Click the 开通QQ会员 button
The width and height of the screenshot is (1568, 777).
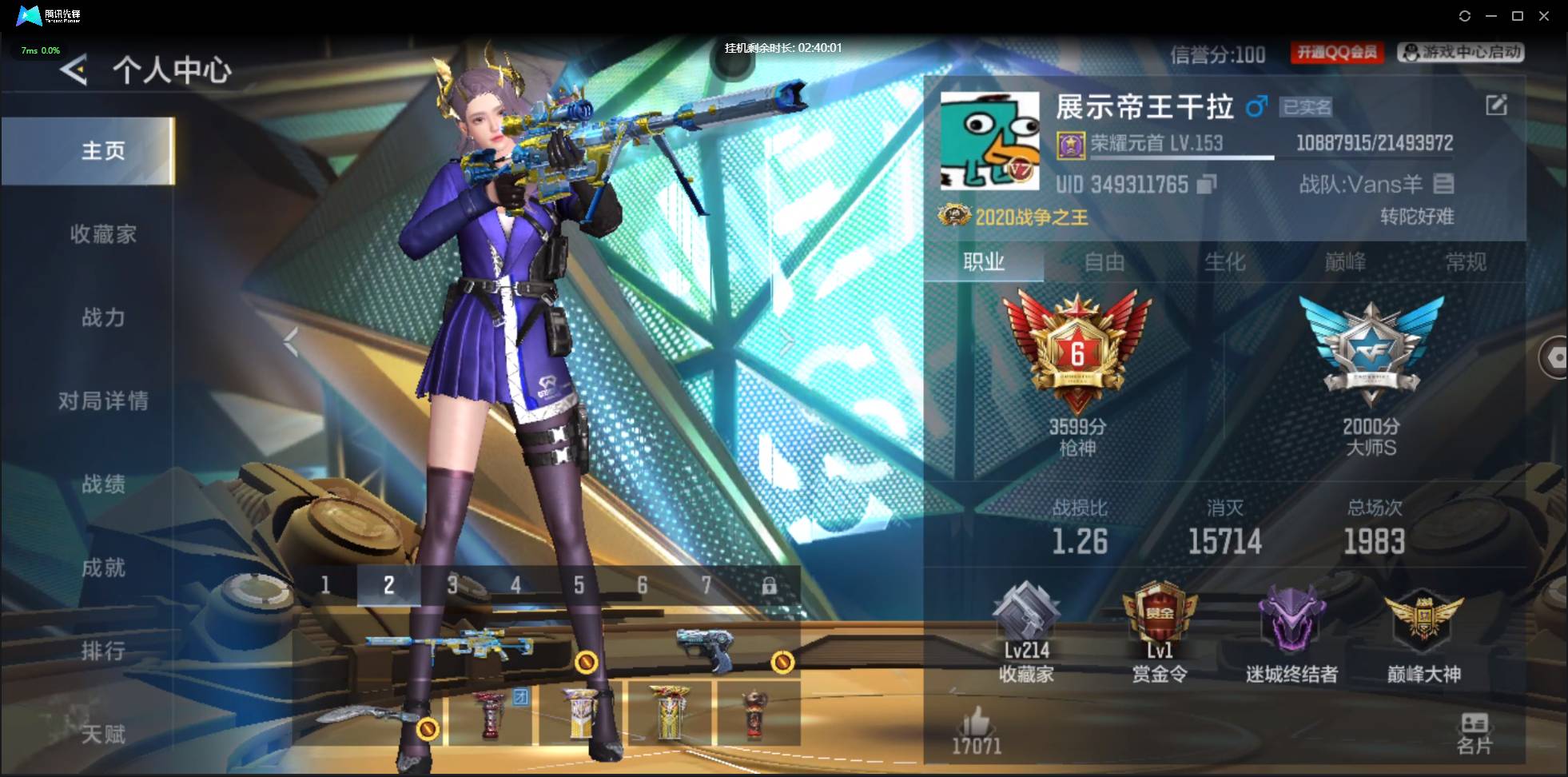click(x=1338, y=53)
